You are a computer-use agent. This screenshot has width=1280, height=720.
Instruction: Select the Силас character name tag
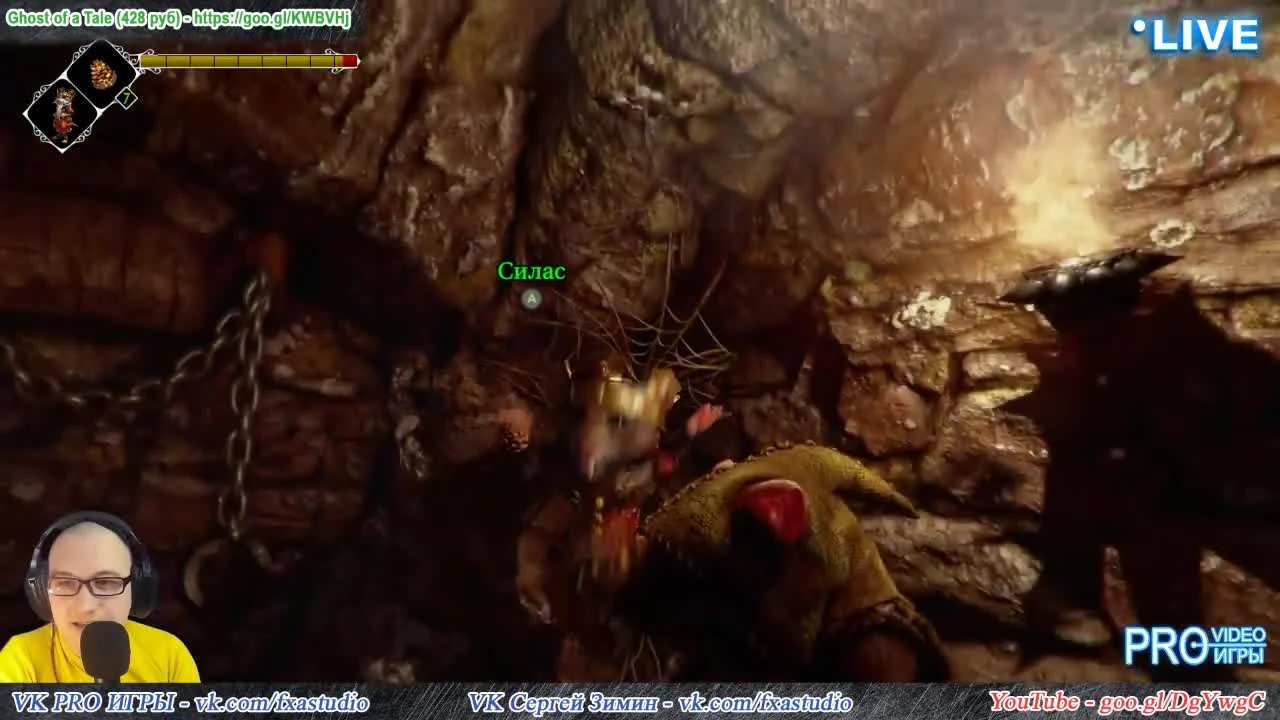pos(531,271)
